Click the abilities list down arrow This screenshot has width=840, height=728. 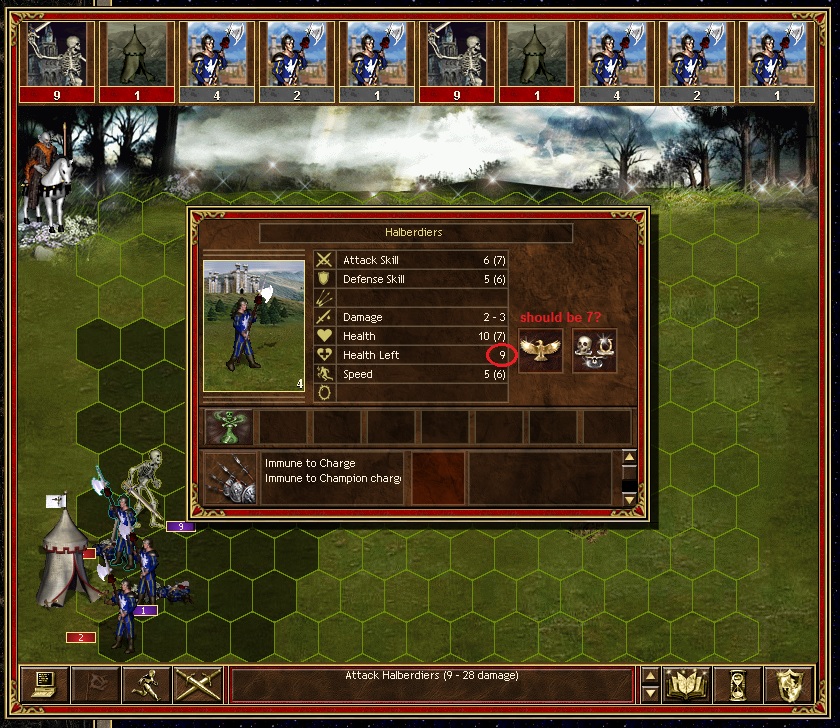point(629,497)
